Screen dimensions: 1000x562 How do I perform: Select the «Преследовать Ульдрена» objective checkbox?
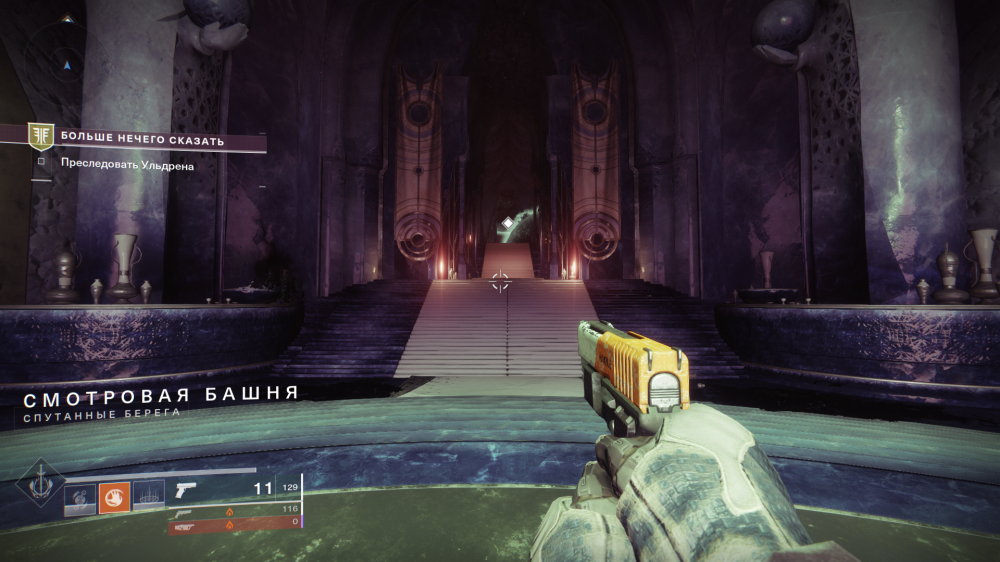pyautogui.click(x=41, y=160)
